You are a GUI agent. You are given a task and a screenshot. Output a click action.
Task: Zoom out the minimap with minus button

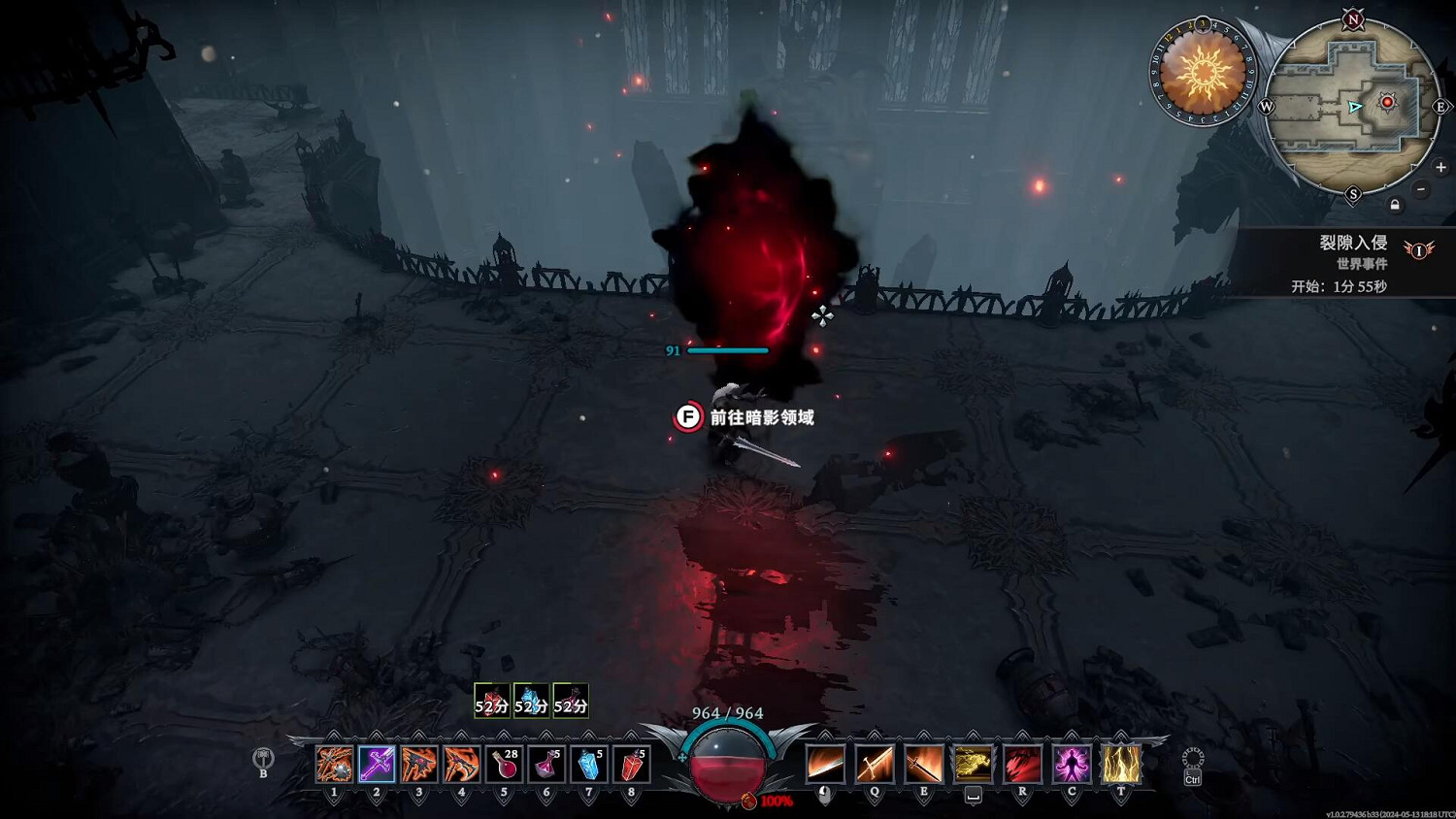(x=1421, y=189)
